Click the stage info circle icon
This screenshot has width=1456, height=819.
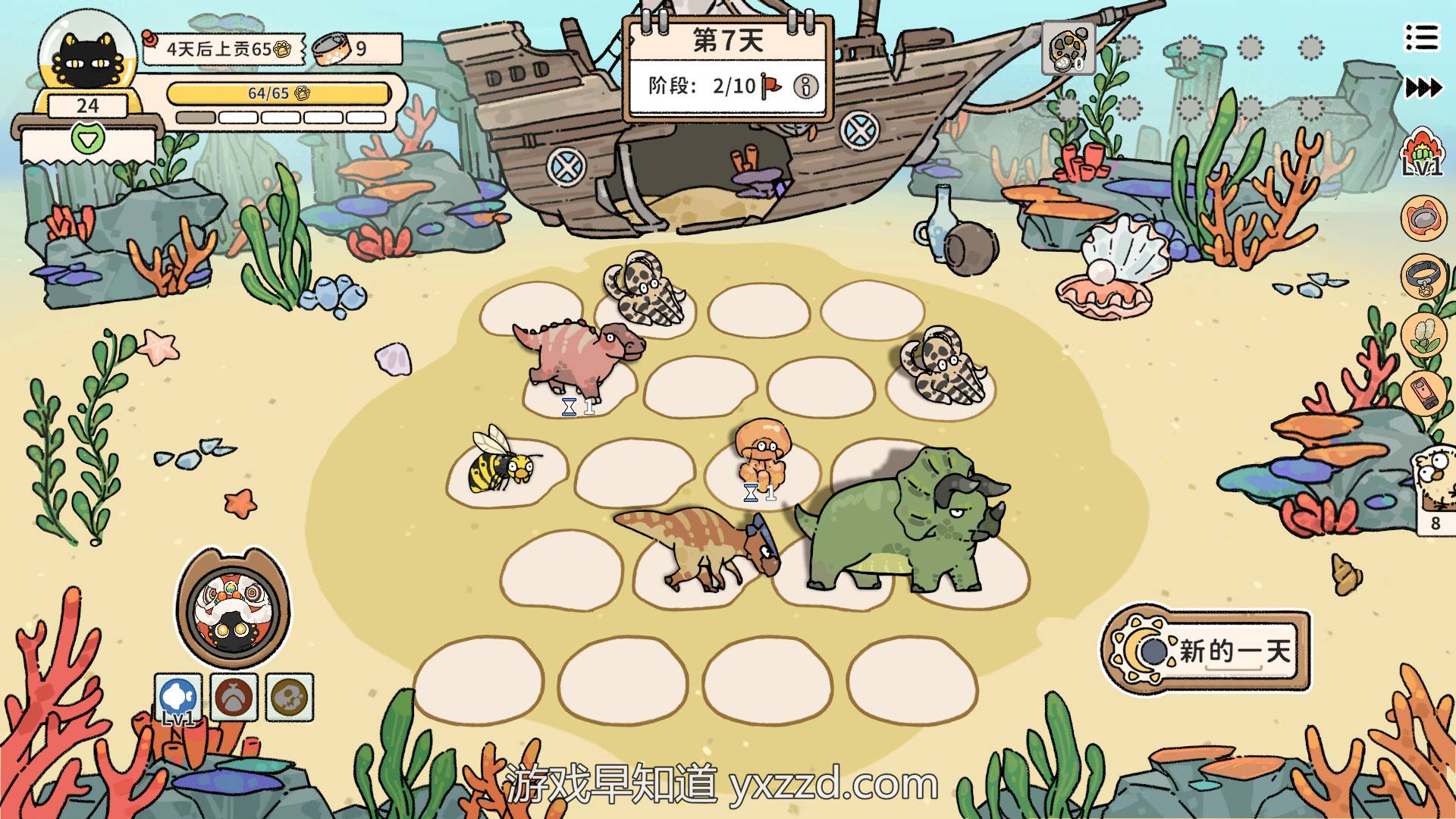click(805, 86)
